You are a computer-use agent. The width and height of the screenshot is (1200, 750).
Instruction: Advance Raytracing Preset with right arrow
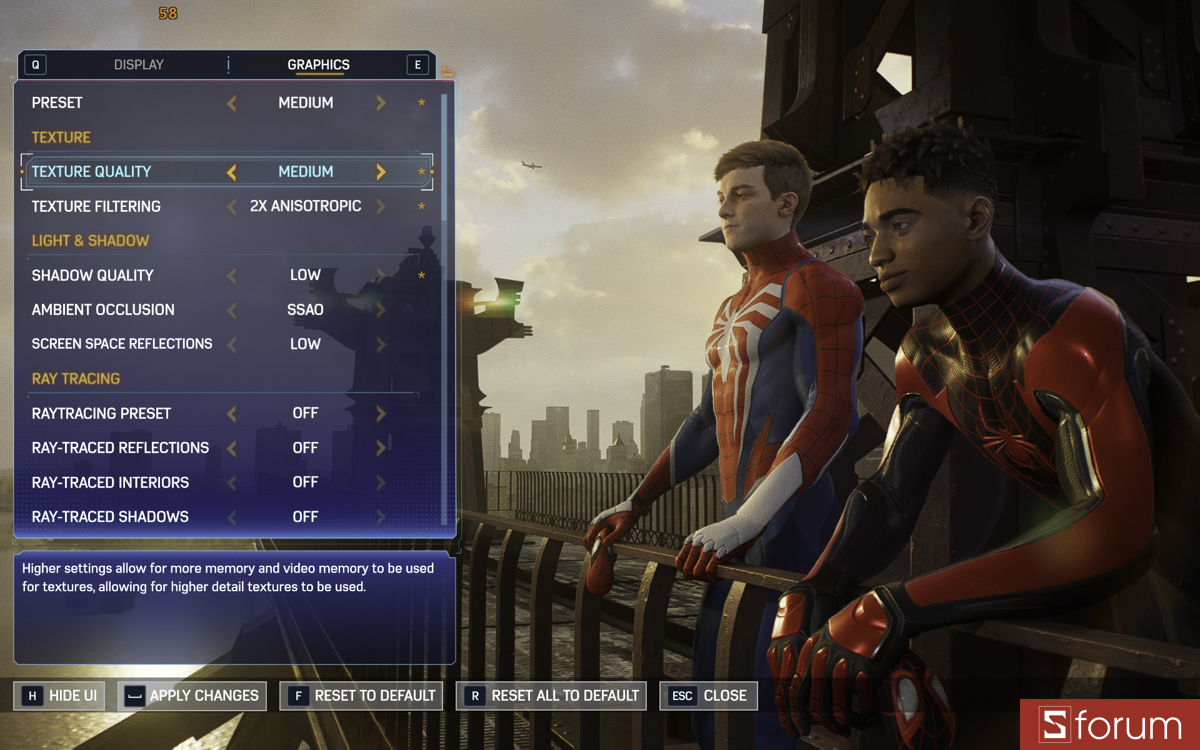[x=381, y=413]
